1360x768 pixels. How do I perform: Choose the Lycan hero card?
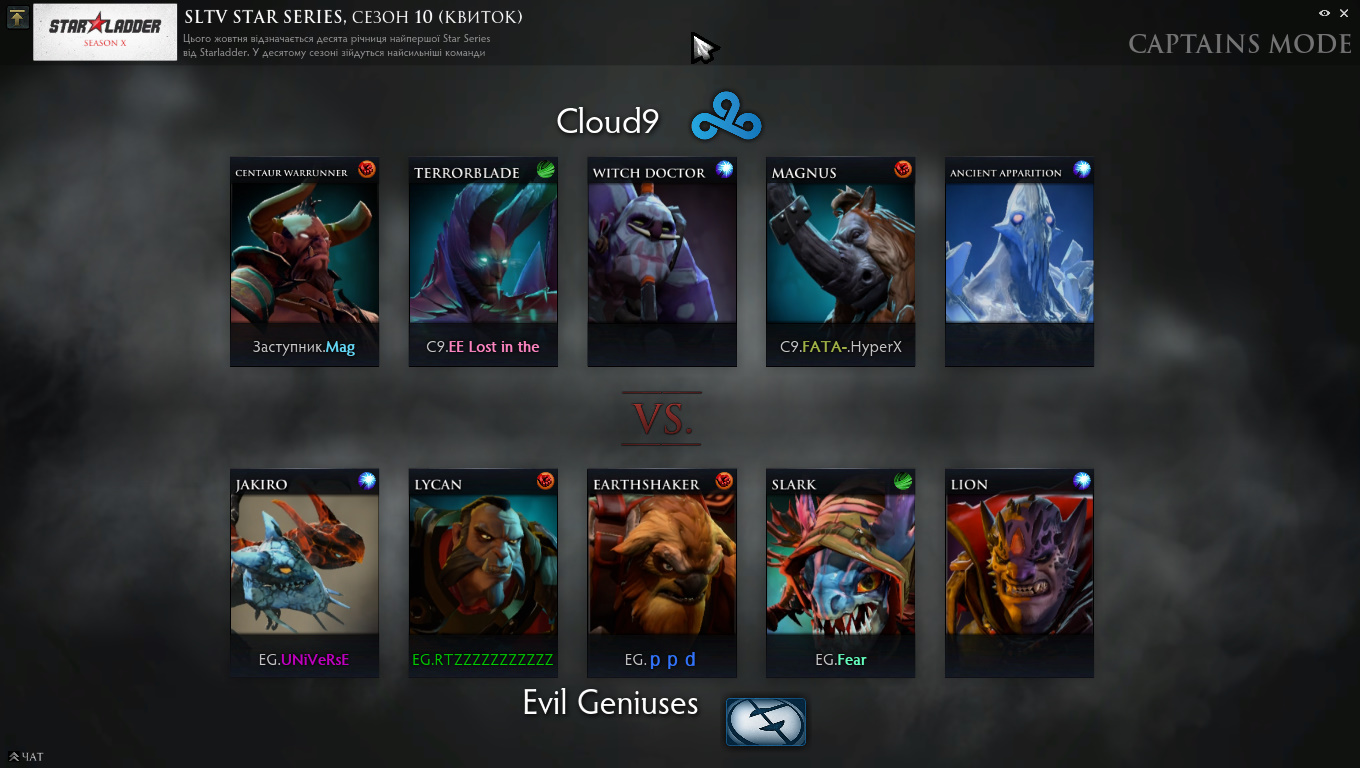click(483, 573)
